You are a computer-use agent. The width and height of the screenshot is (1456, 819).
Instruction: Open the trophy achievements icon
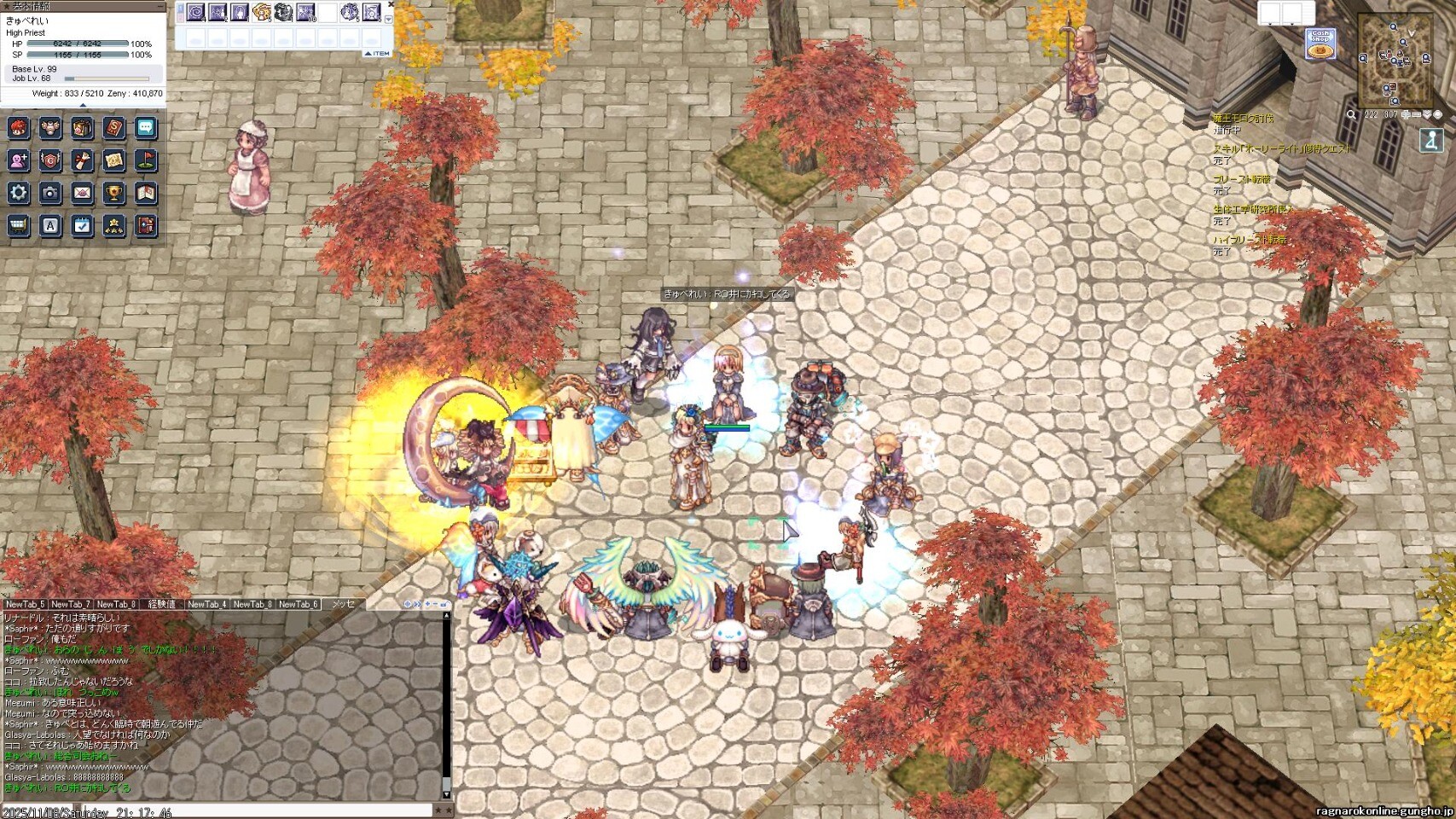tap(113, 193)
